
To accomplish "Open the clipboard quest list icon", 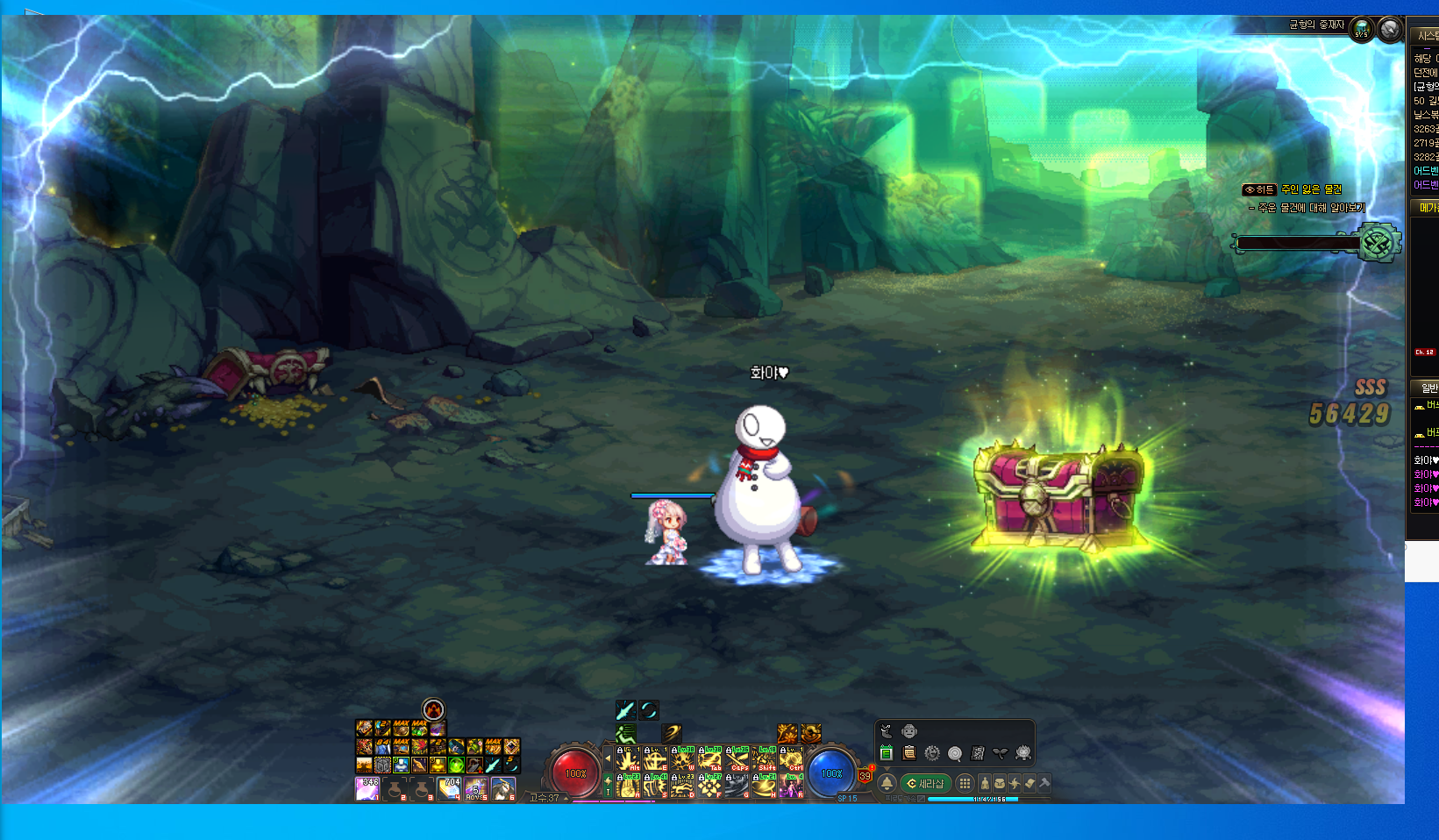I will (909, 753).
